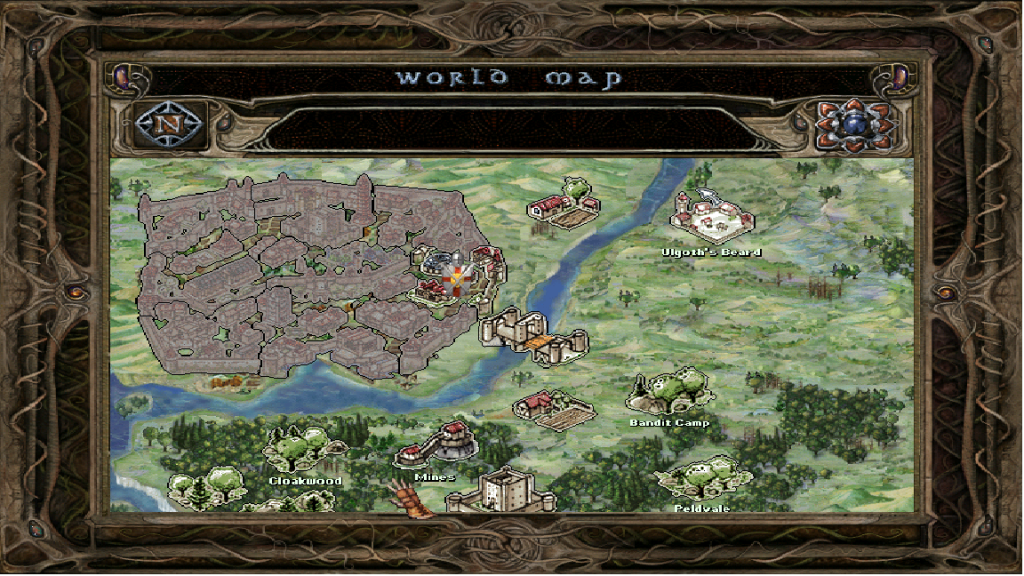The image size is (1024, 576).
Task: Pick the farmstead west of Bandit Camp
Action: click(x=553, y=409)
